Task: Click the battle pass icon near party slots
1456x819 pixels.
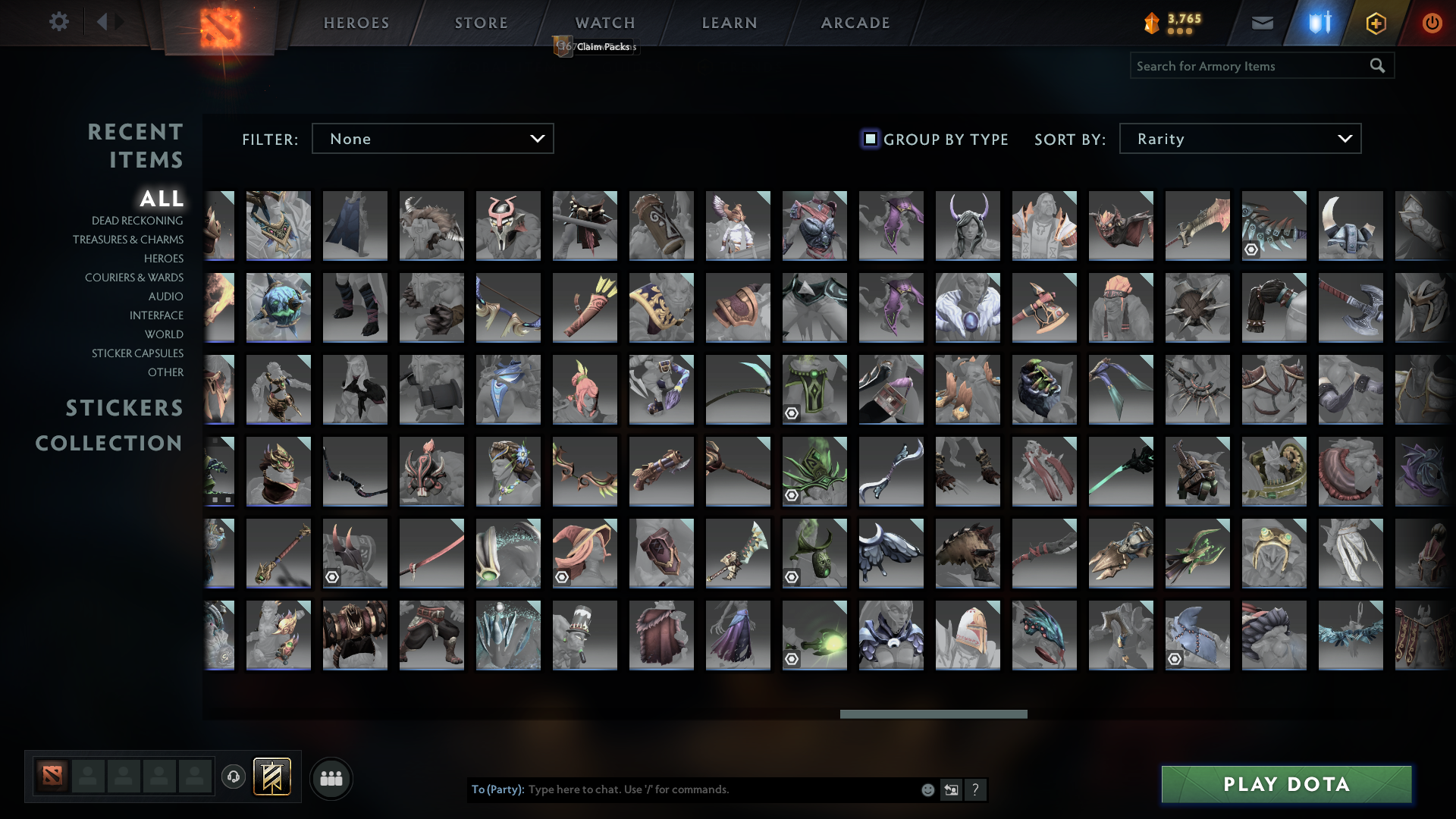Action: [x=271, y=777]
